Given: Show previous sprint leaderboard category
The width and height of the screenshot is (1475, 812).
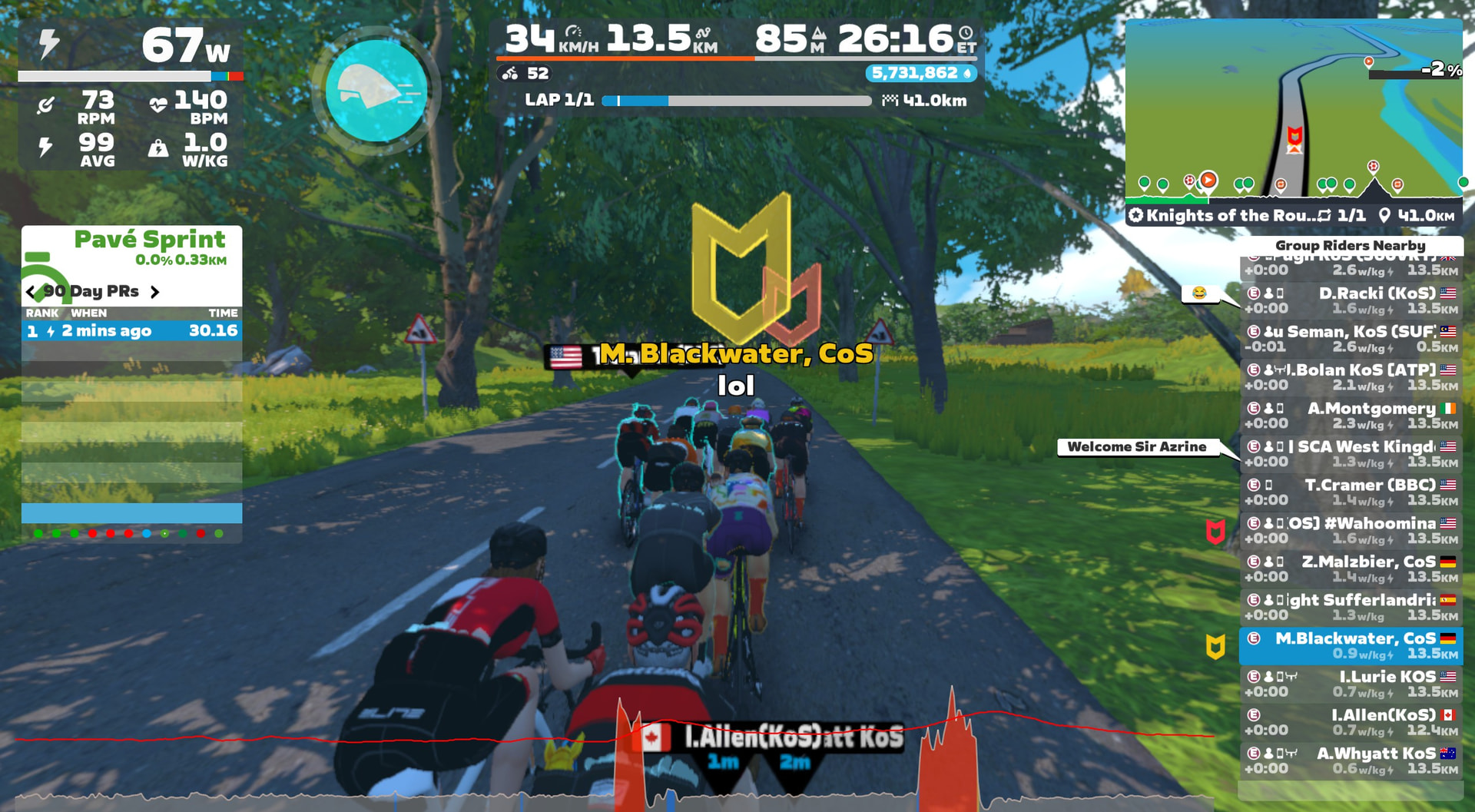Looking at the screenshot, I should pos(31,292).
